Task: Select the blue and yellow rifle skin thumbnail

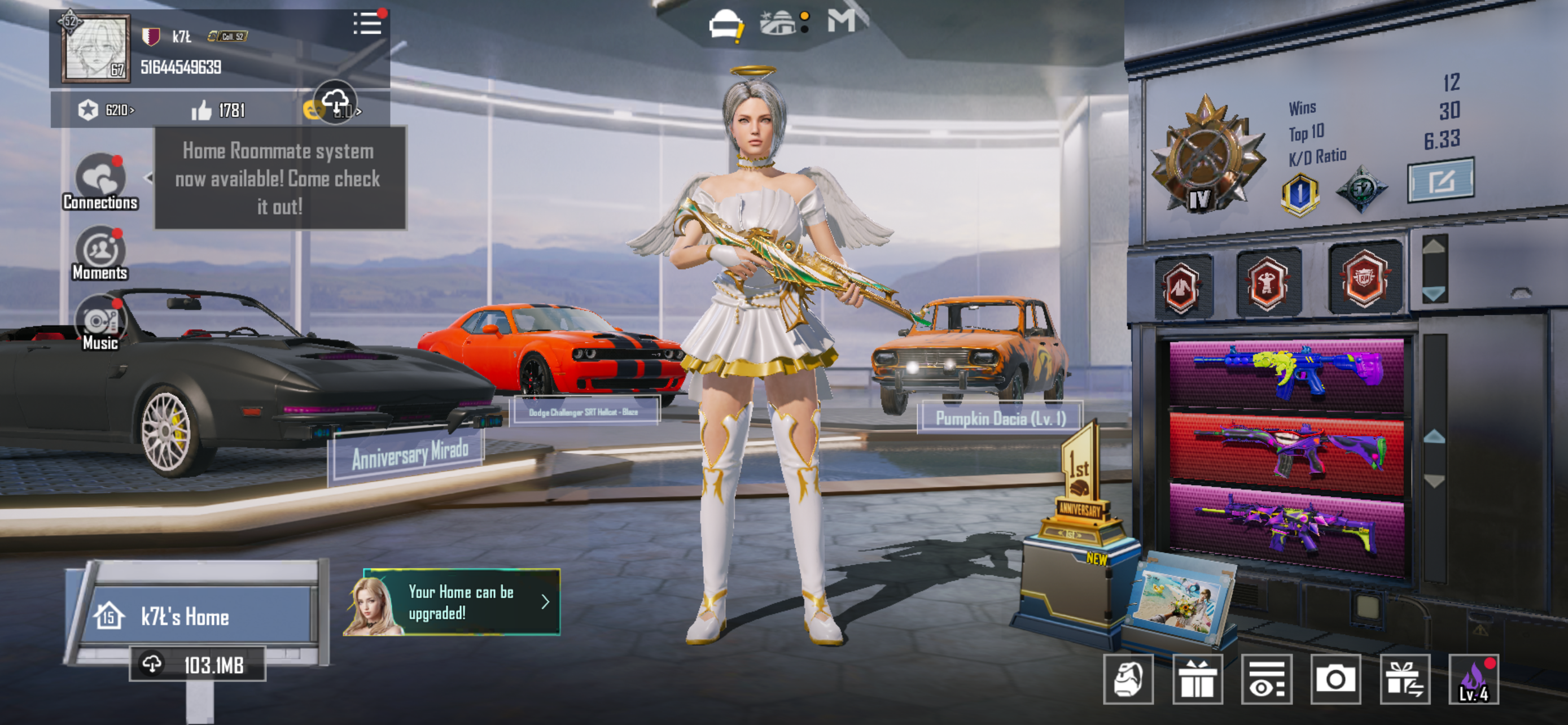Action: click(1286, 372)
